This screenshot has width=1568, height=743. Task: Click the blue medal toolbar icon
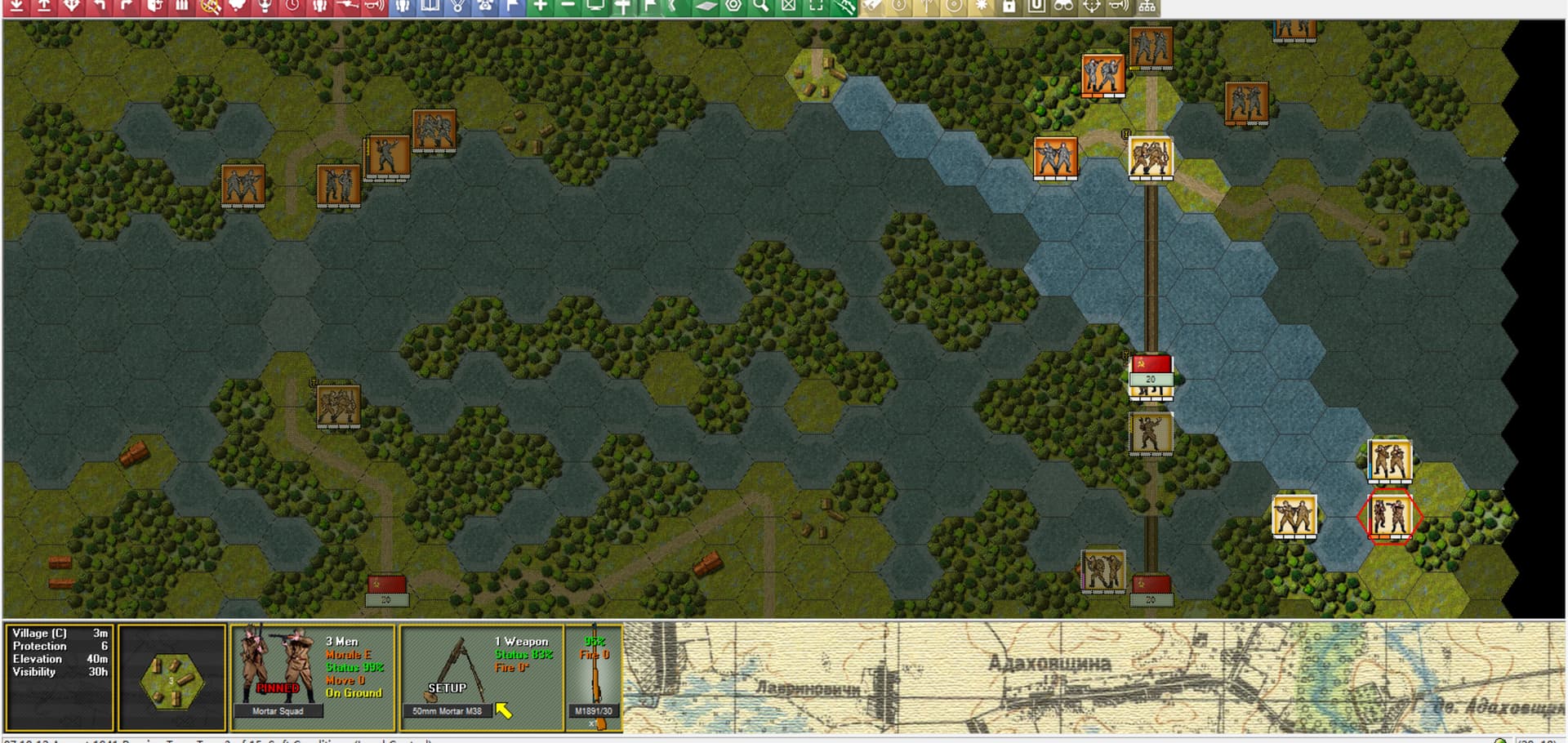[458, 7]
